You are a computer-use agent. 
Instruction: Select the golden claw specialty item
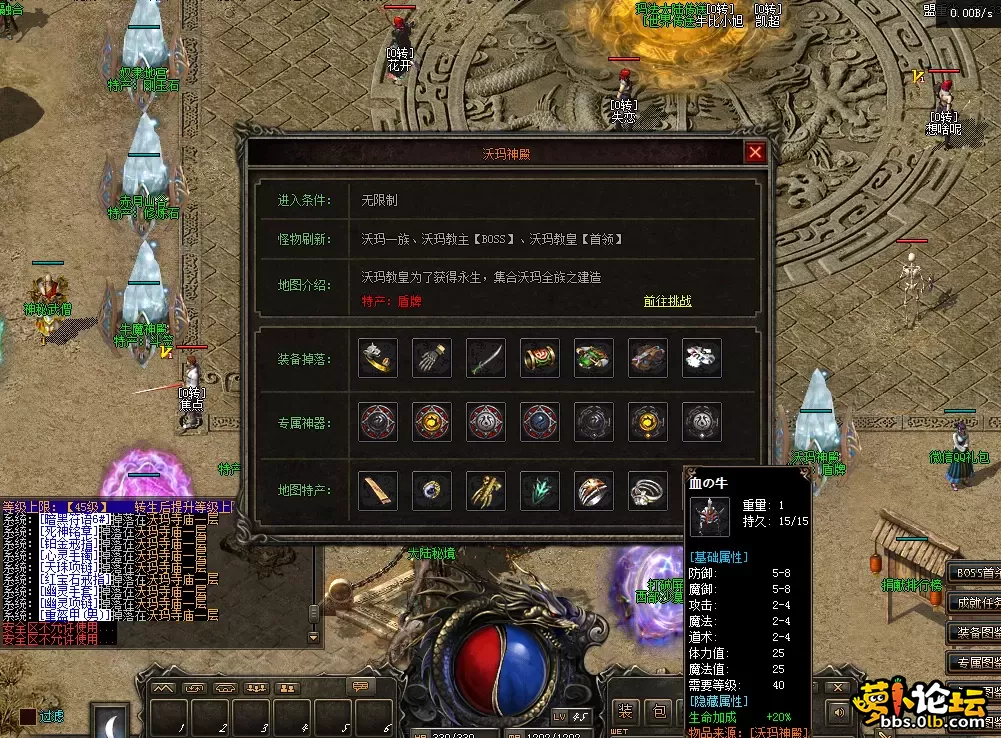486,491
